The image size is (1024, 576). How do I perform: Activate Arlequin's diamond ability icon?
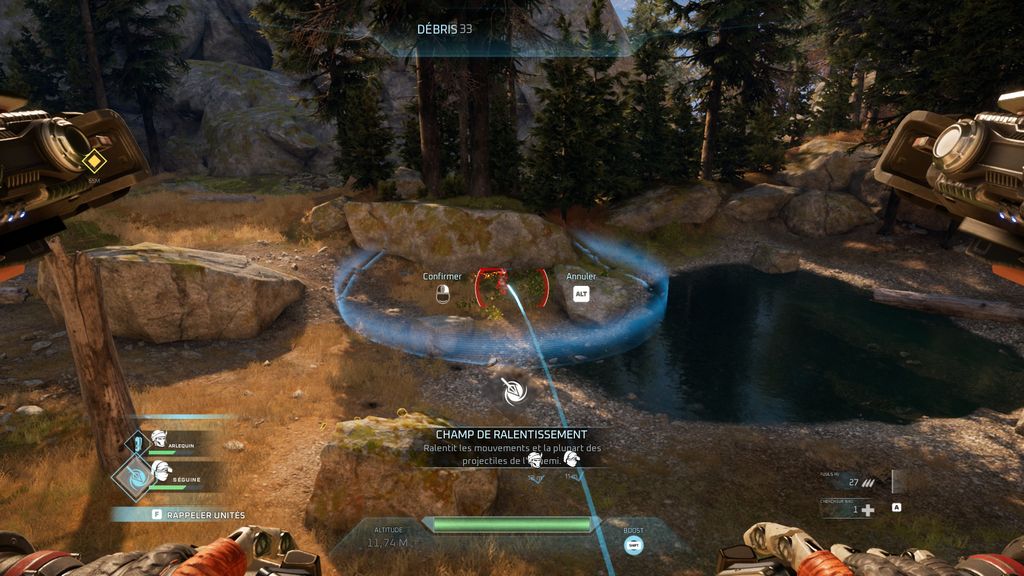coord(137,442)
